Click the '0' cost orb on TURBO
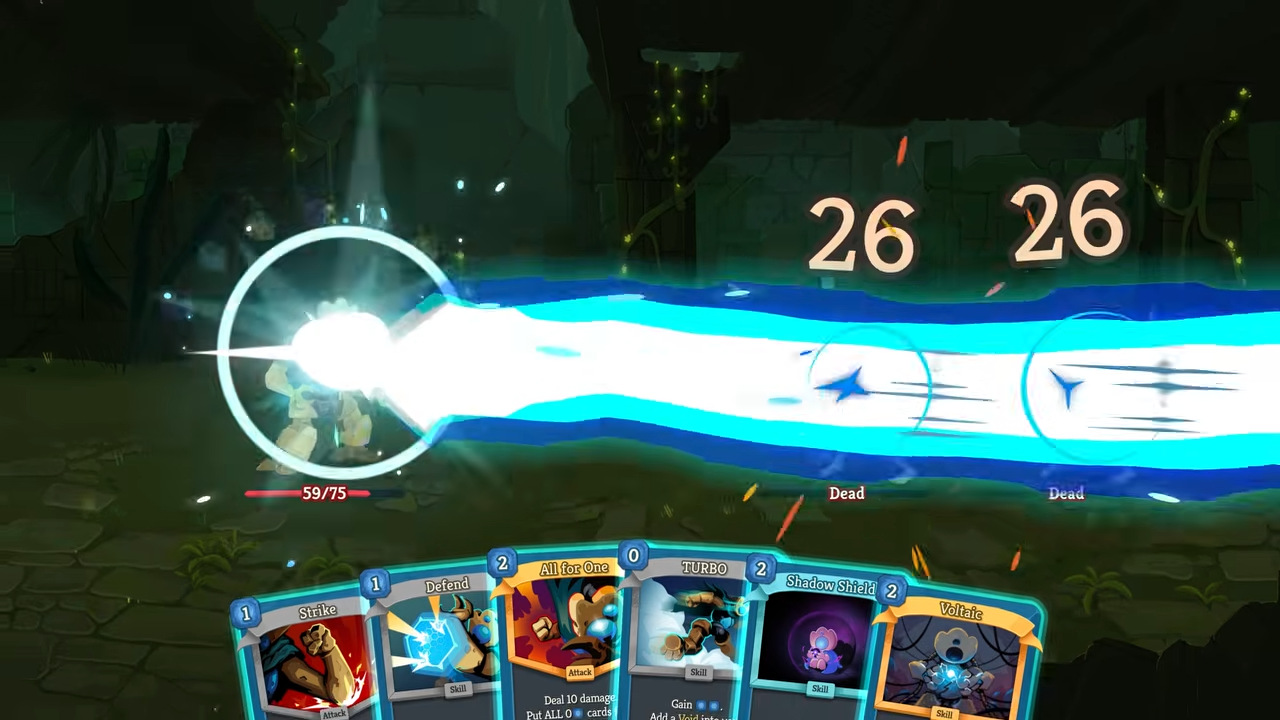 pyautogui.click(x=633, y=555)
